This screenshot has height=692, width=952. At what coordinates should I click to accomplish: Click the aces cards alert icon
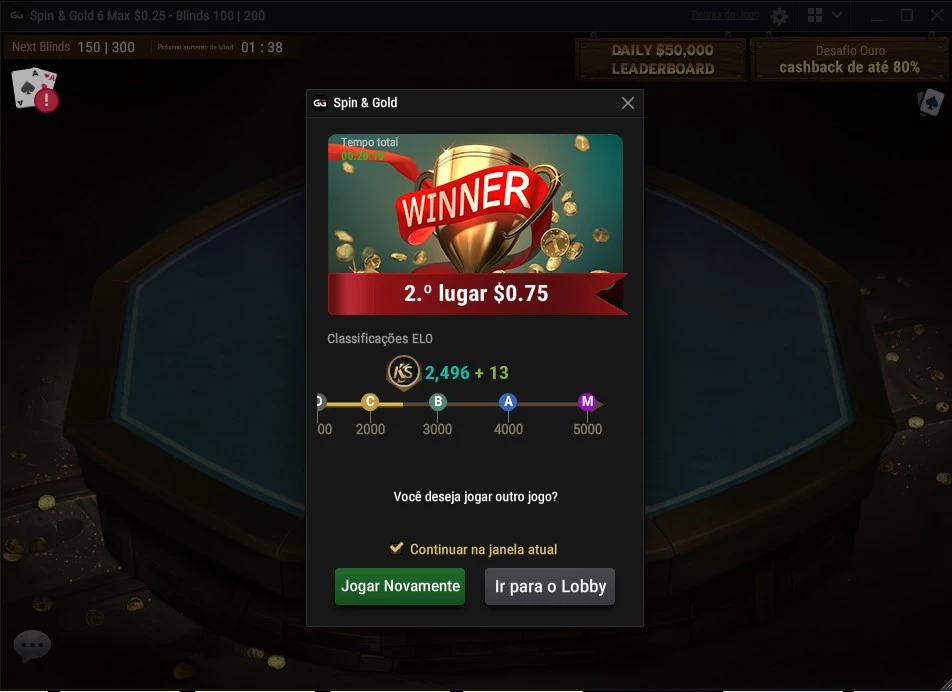point(35,89)
